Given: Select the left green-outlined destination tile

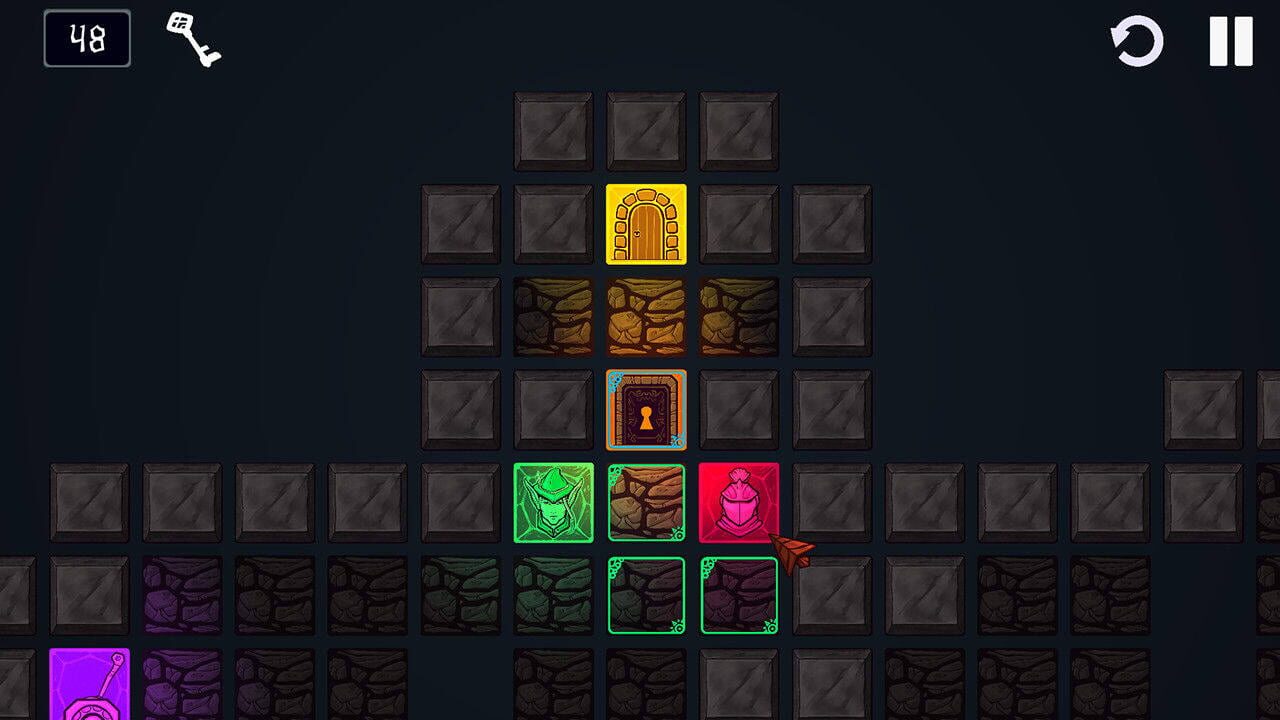Looking at the screenshot, I should point(645,597).
